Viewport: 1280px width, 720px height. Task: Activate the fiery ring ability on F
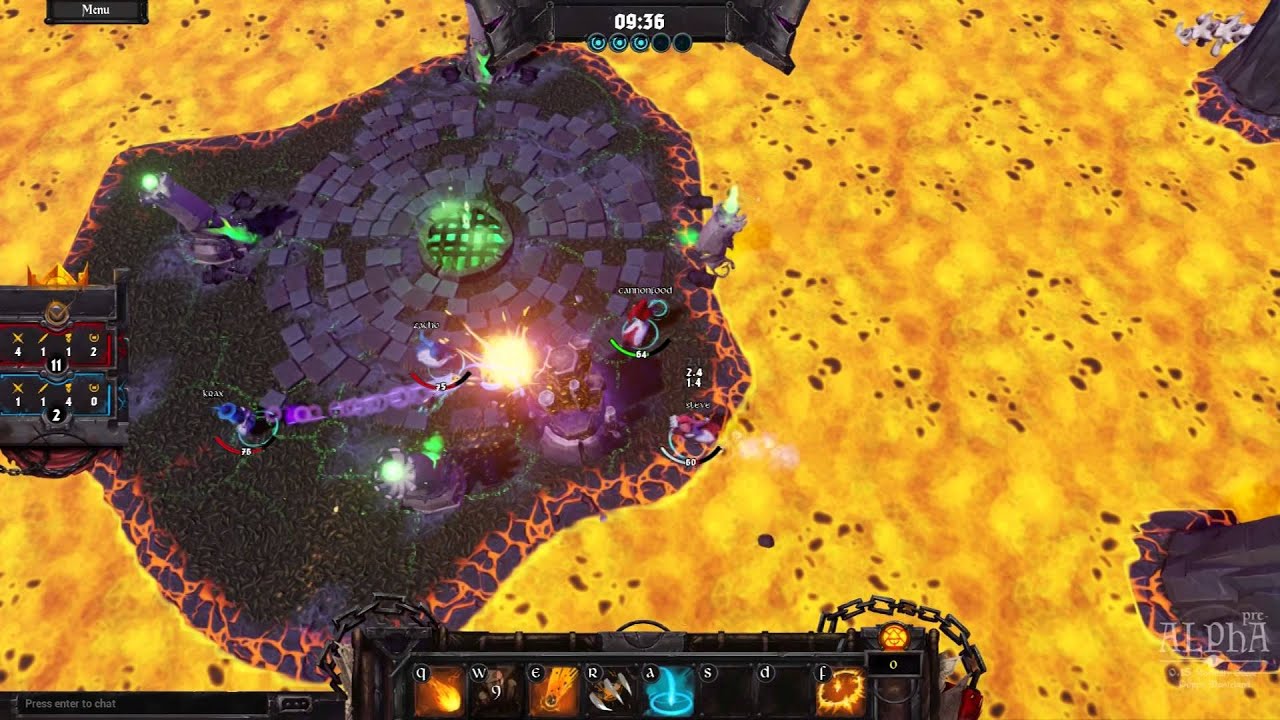(x=839, y=691)
